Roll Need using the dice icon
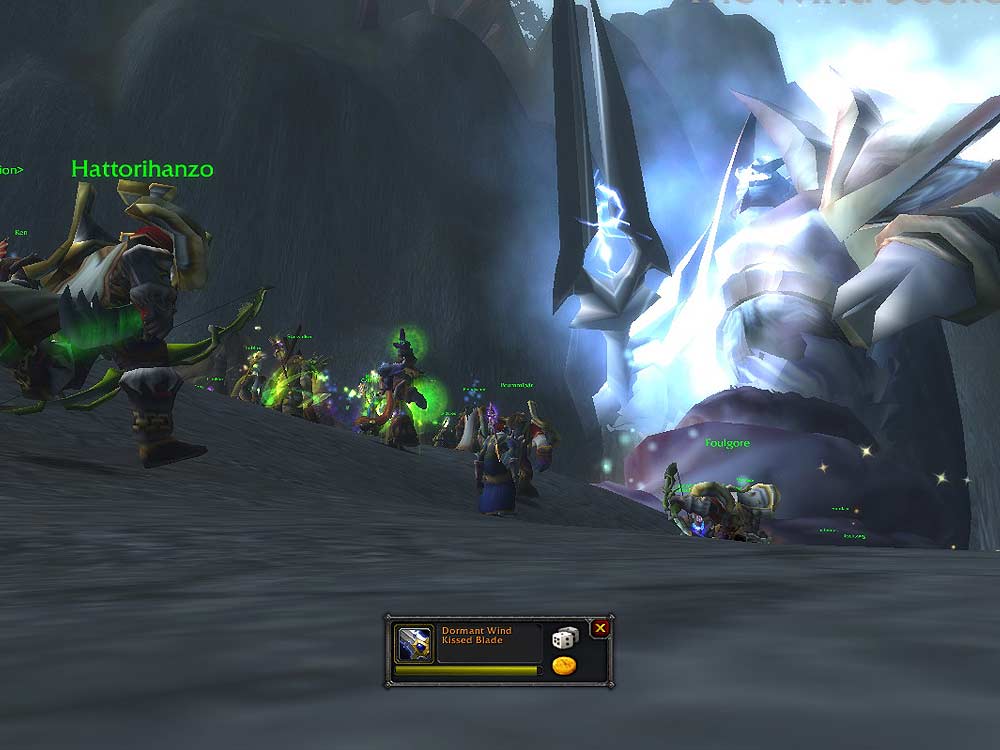The image size is (1000, 750). (564, 638)
